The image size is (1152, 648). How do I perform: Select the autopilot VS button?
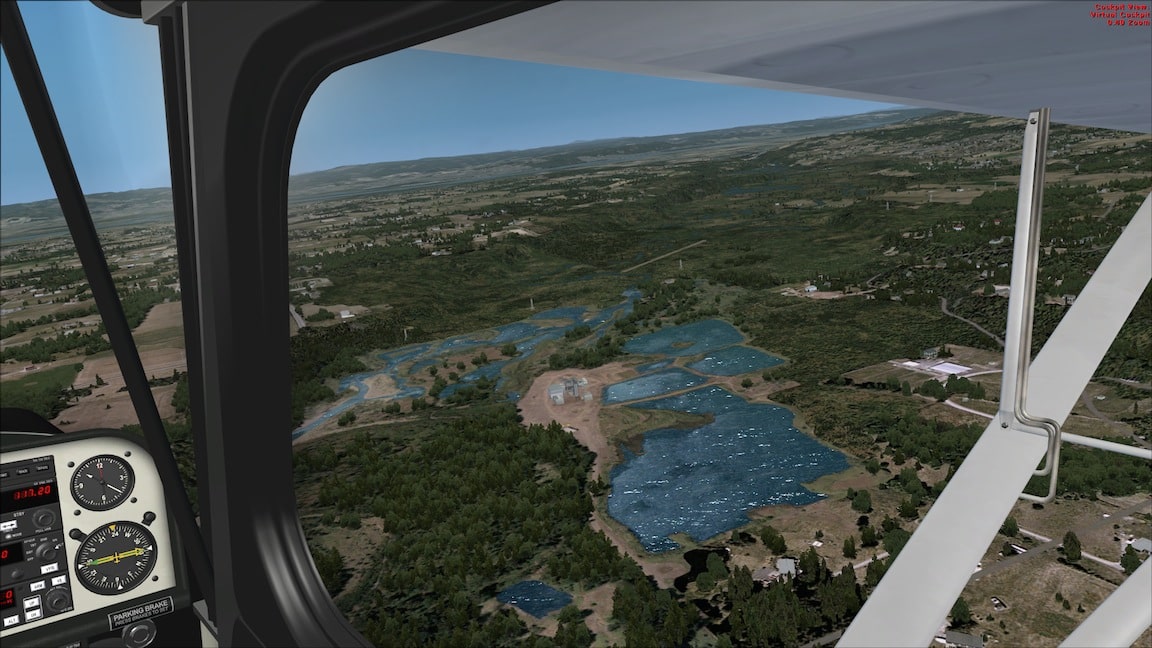click(x=59, y=580)
